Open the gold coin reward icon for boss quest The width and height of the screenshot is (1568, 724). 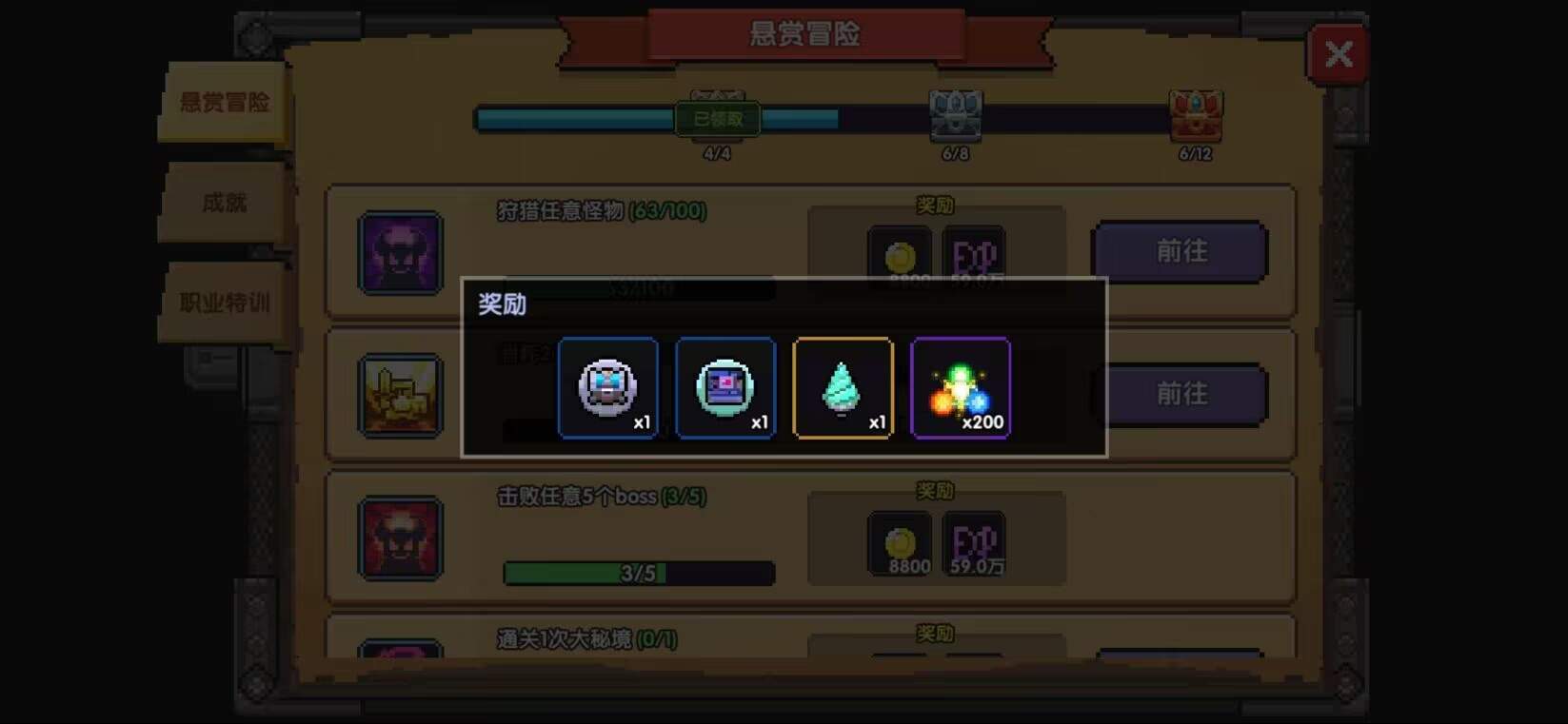click(x=899, y=542)
